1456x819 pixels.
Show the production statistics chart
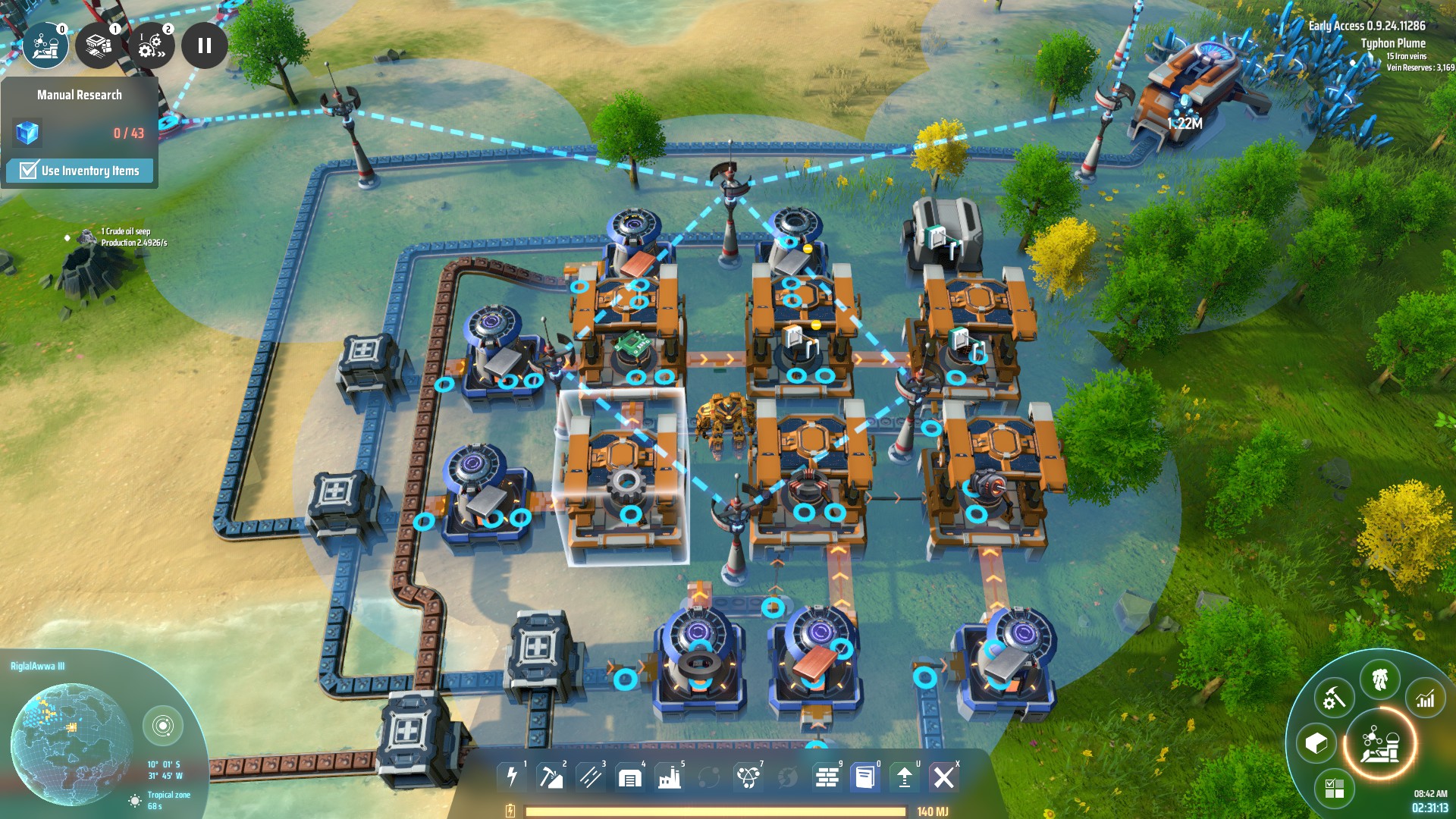[1426, 698]
